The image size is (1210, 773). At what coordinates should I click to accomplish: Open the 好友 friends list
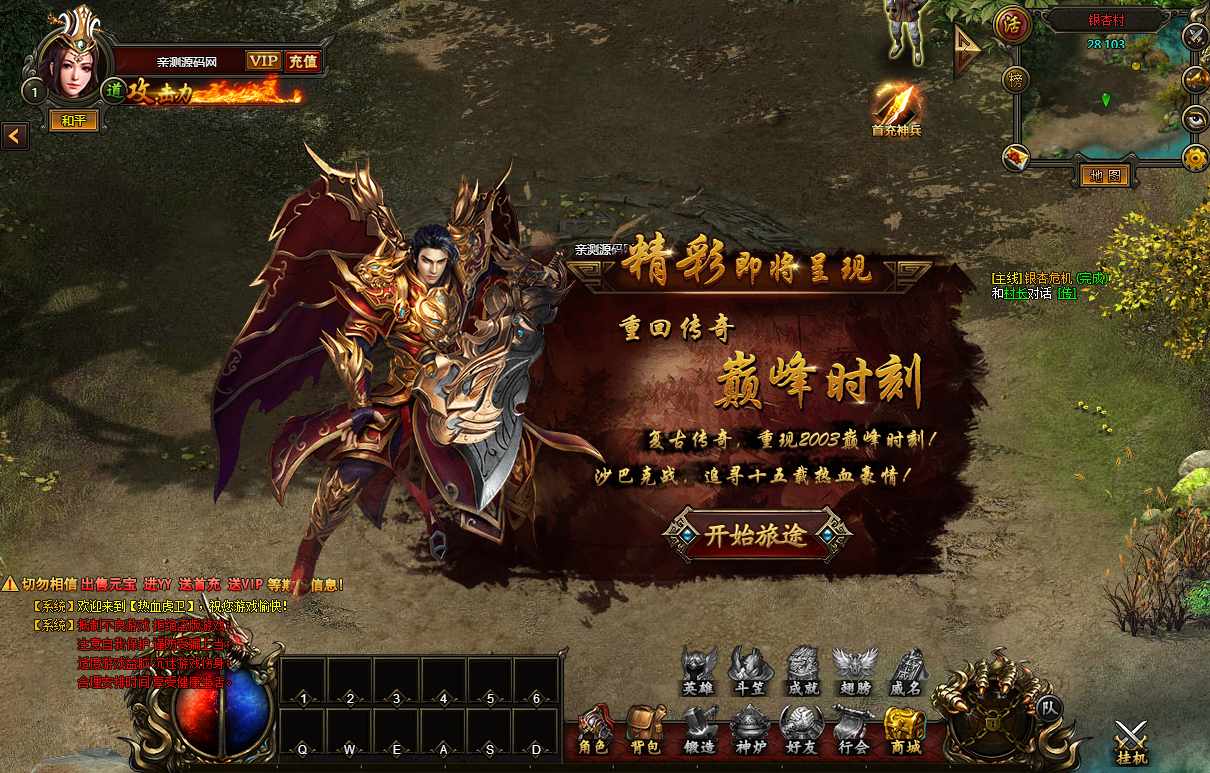(x=801, y=731)
